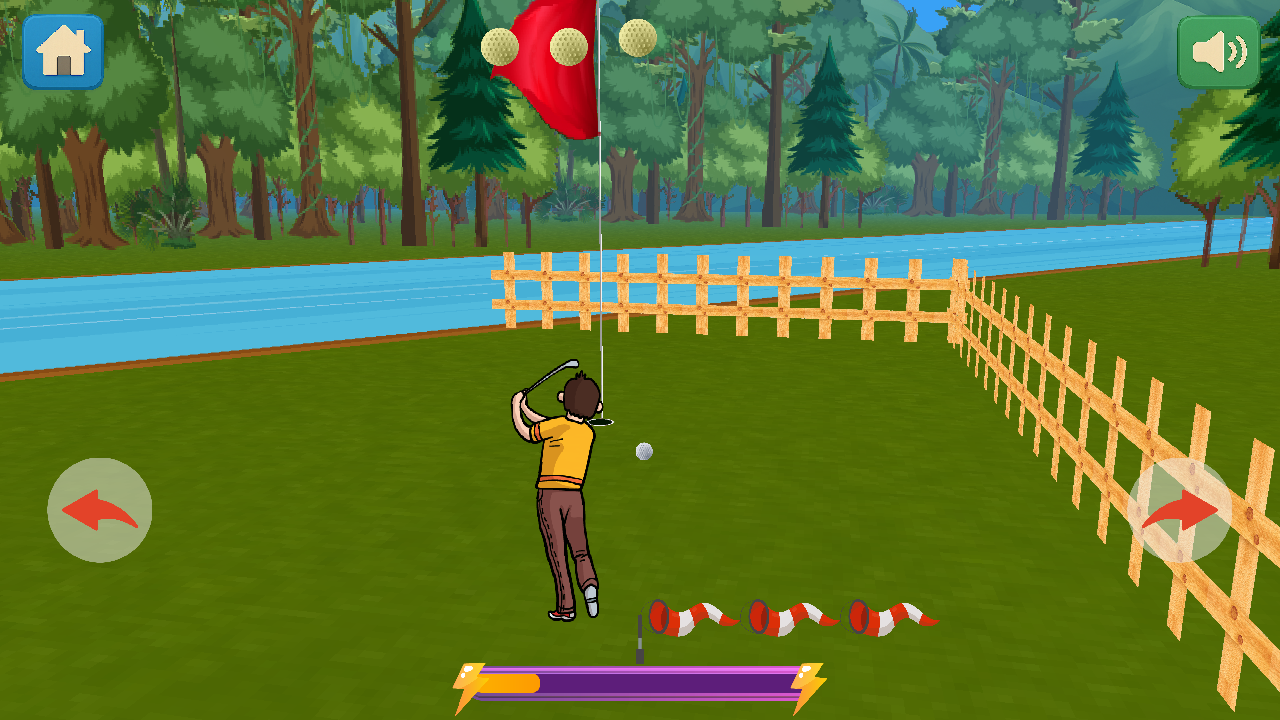Image resolution: width=1280 pixels, height=720 pixels.
Task: Aim left with the red arrow
Action: (99, 510)
